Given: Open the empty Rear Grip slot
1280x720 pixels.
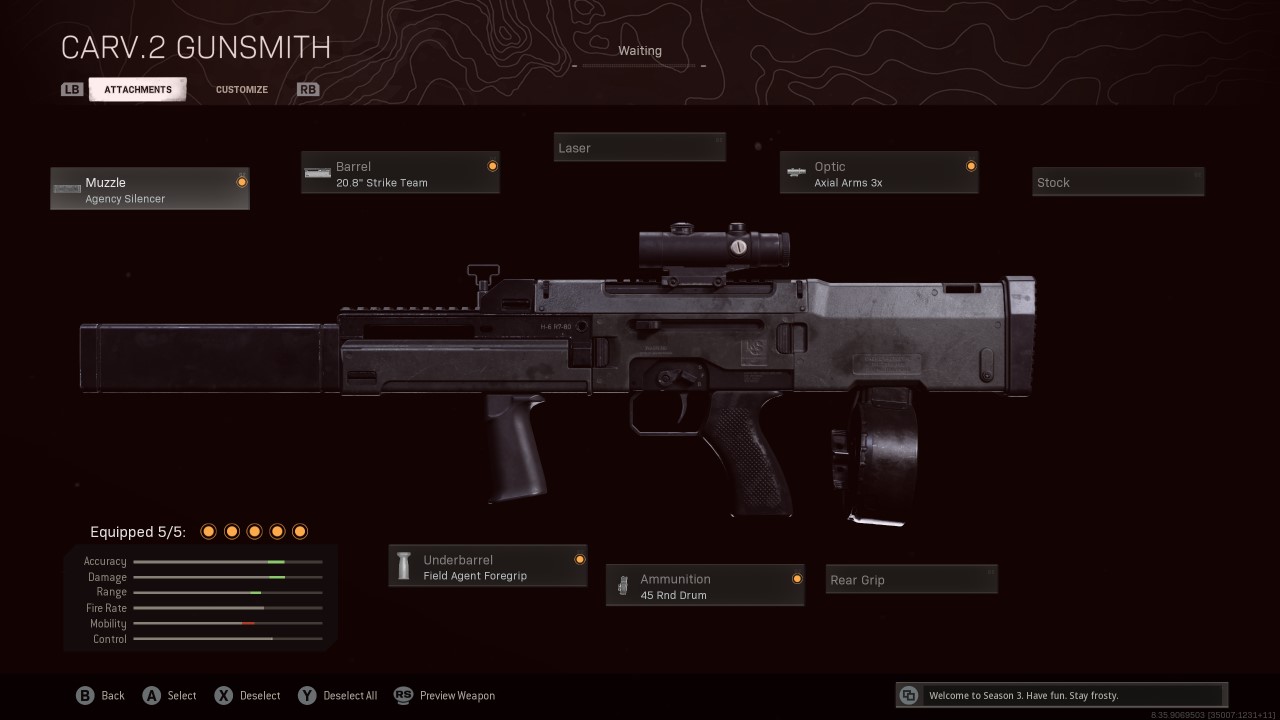Looking at the screenshot, I should 912,580.
